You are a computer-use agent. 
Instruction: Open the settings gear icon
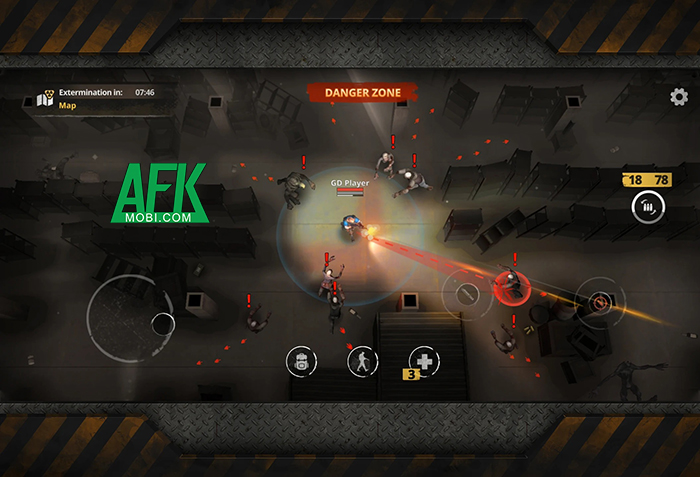pos(679,97)
